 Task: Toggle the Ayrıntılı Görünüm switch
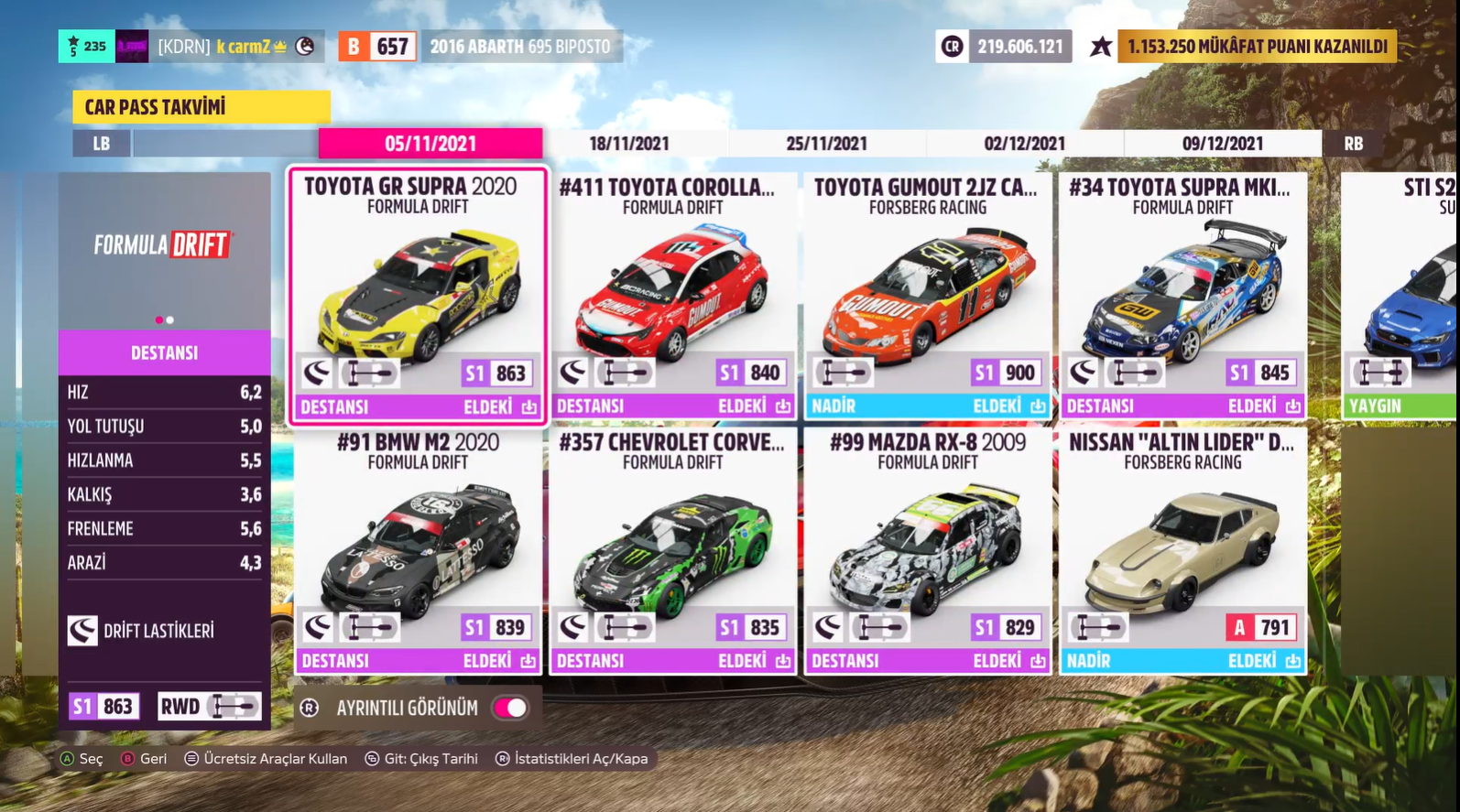pos(510,708)
